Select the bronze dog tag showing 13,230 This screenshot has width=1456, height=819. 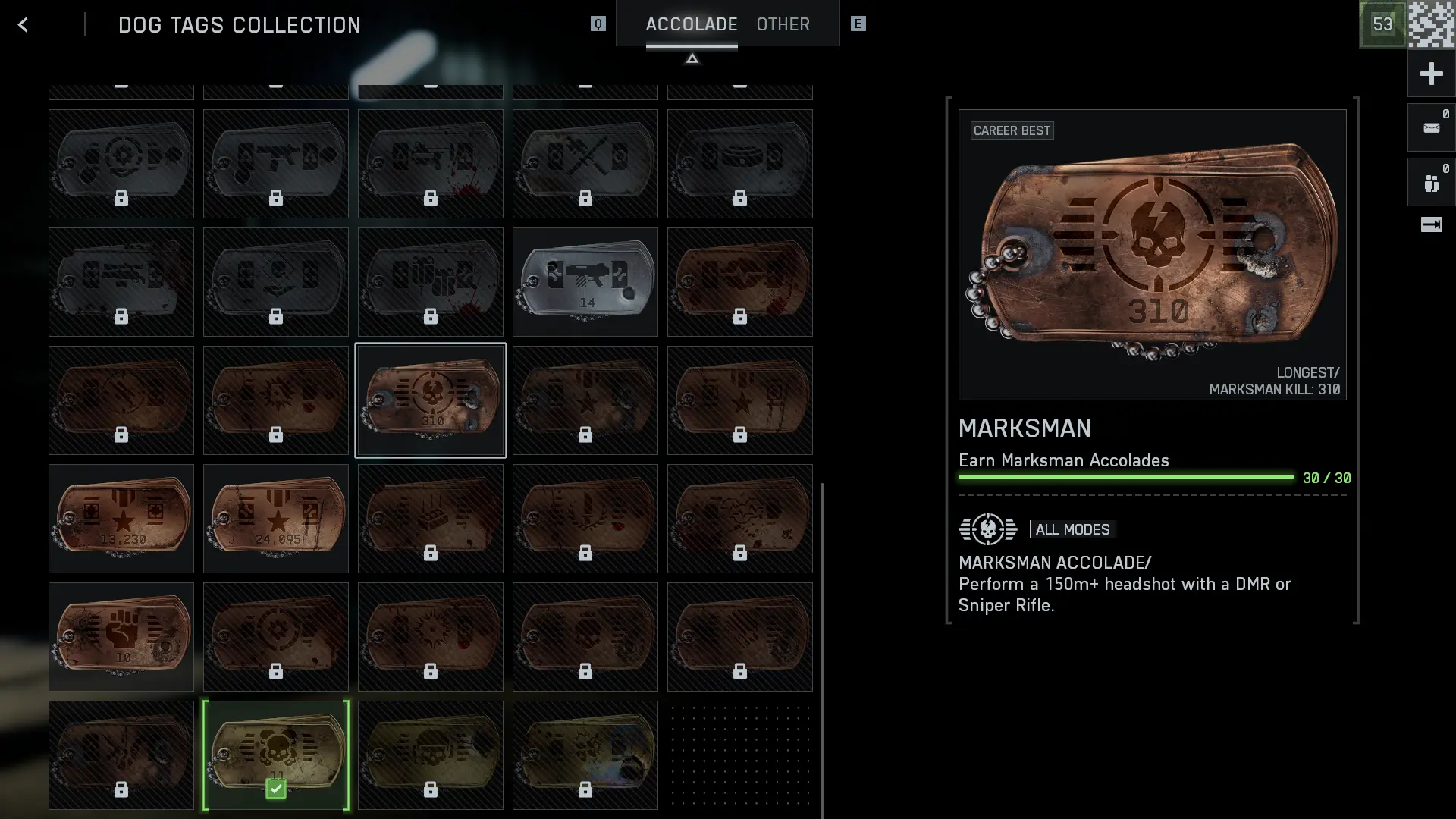point(121,518)
